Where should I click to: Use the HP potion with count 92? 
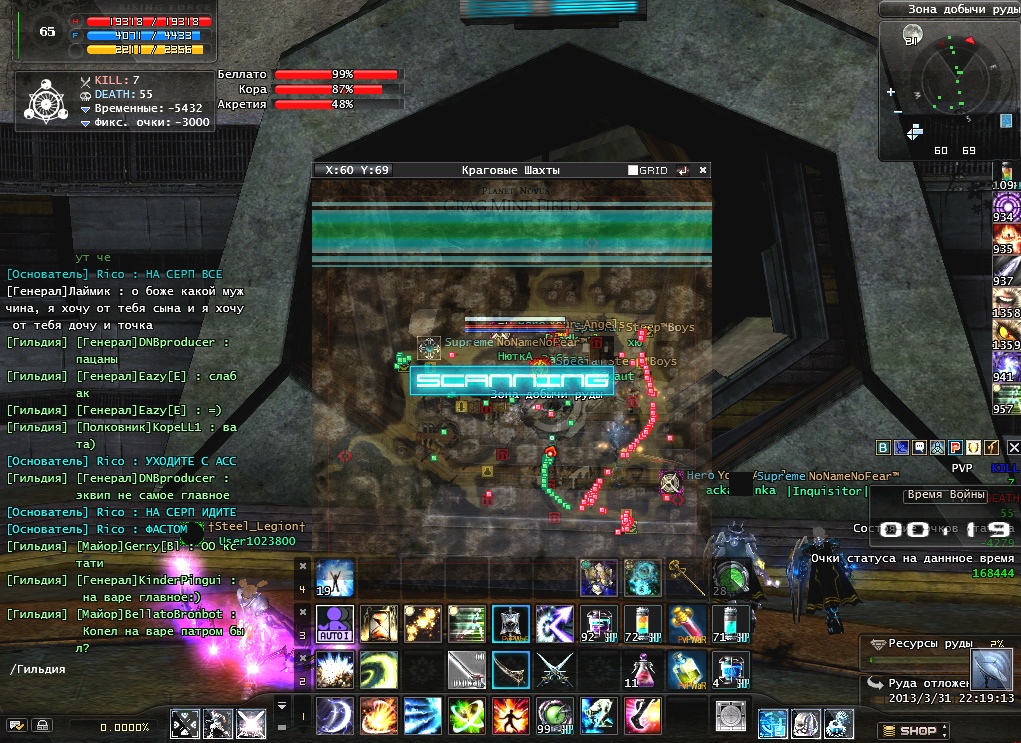pyautogui.click(x=597, y=623)
